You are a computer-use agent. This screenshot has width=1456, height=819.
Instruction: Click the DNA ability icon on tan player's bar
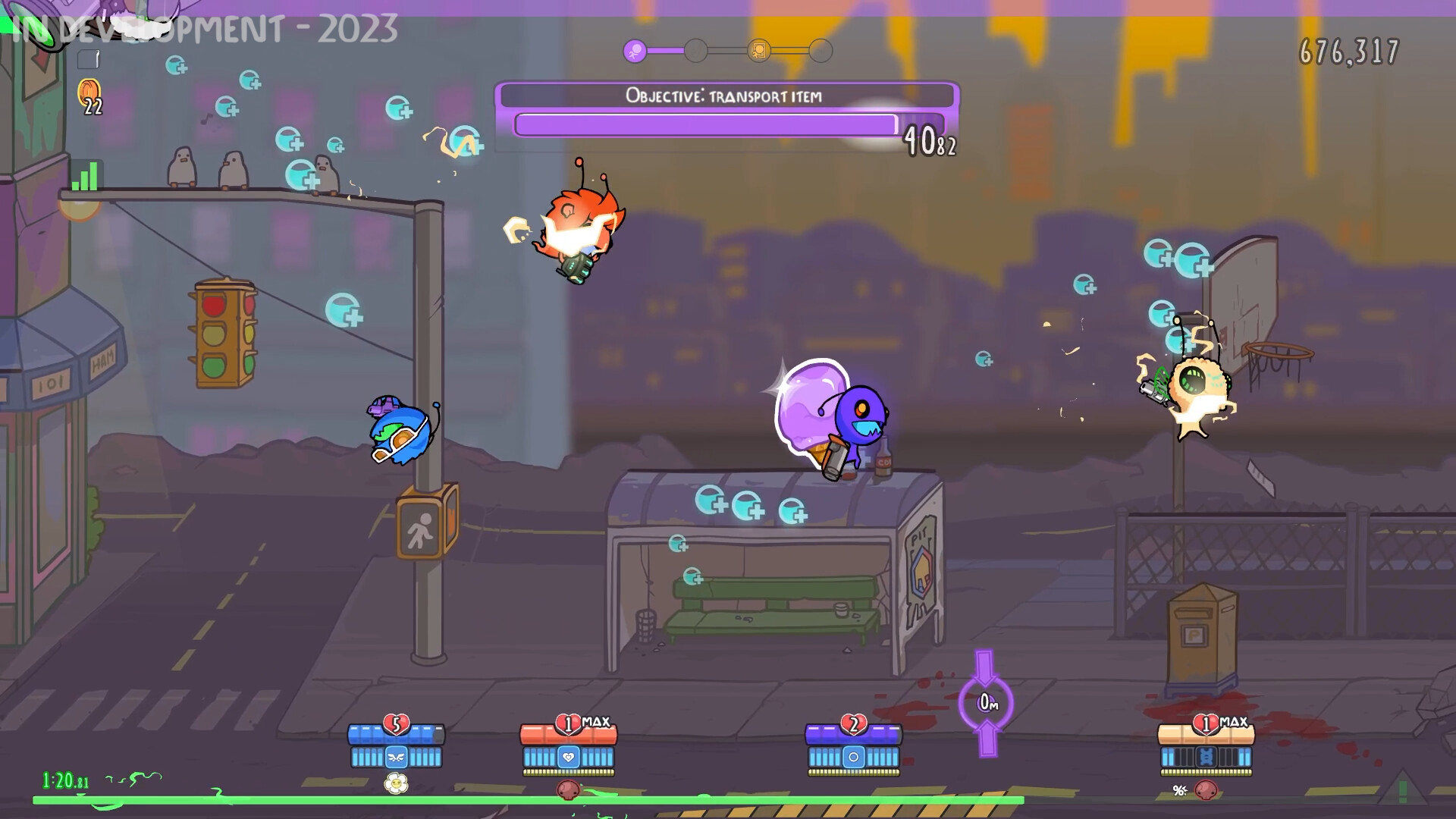(1206, 758)
